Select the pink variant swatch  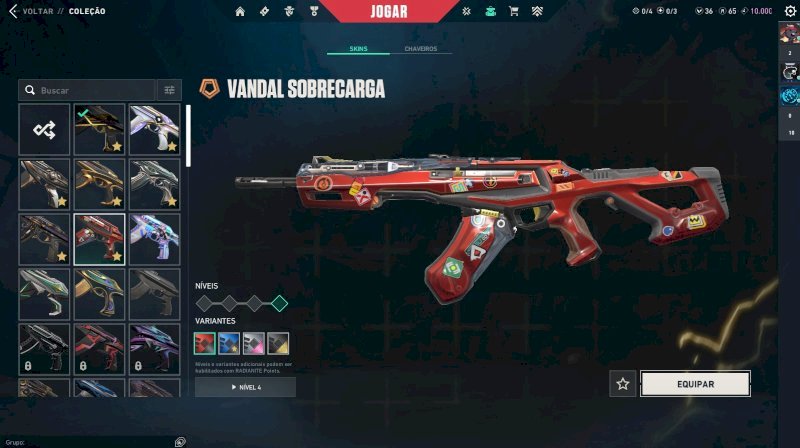click(x=254, y=343)
